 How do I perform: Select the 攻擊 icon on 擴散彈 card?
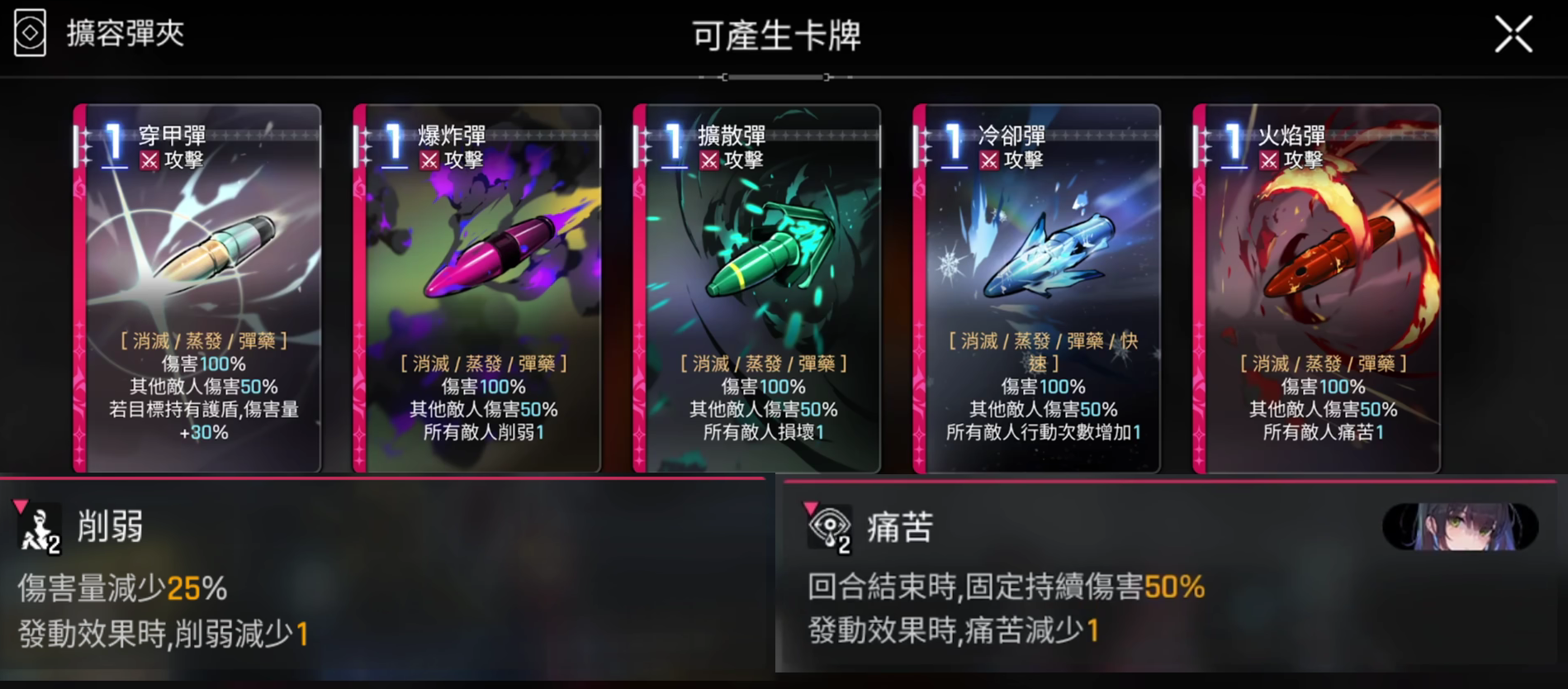point(710,161)
